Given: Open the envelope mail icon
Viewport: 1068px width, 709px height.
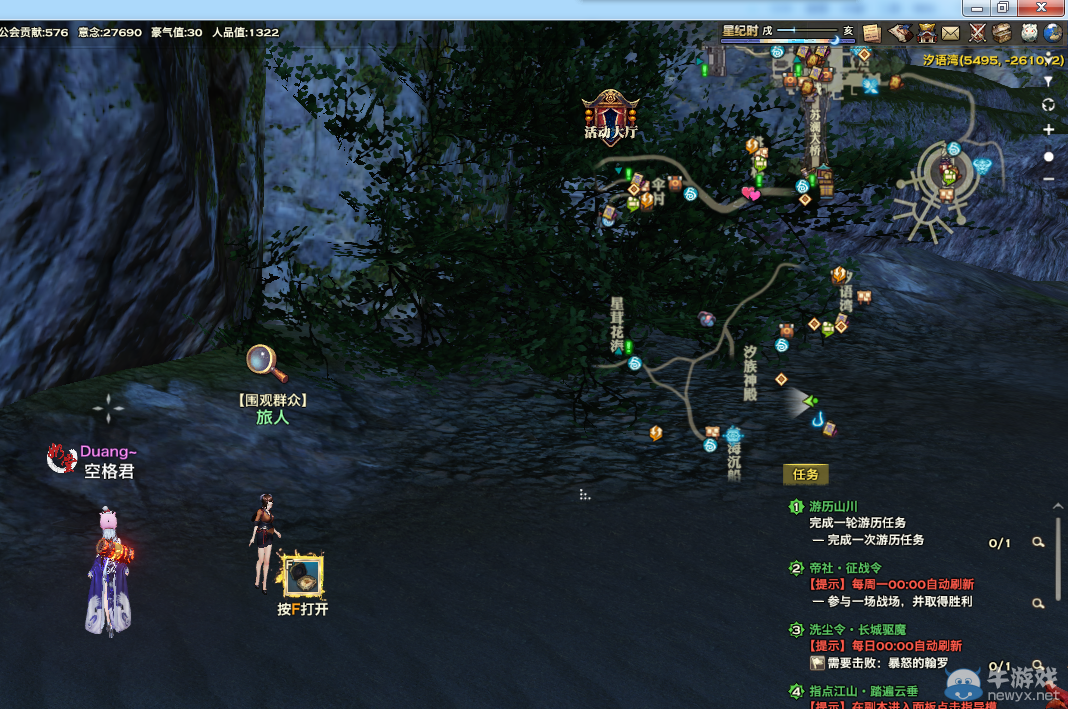Looking at the screenshot, I should (x=950, y=33).
